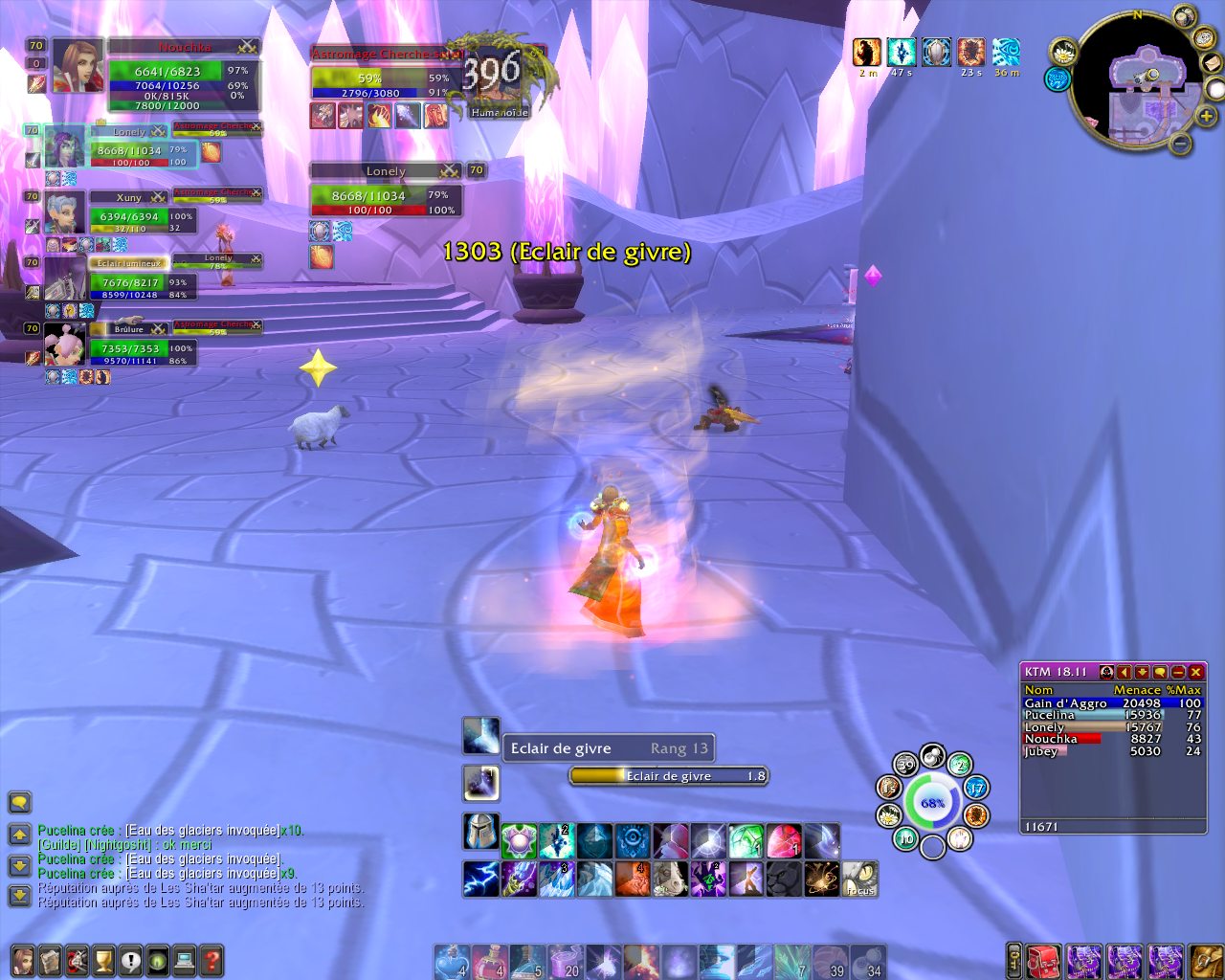Use the focus cat-eye action button
Viewport: 1225px width, 980px height.
[x=859, y=879]
